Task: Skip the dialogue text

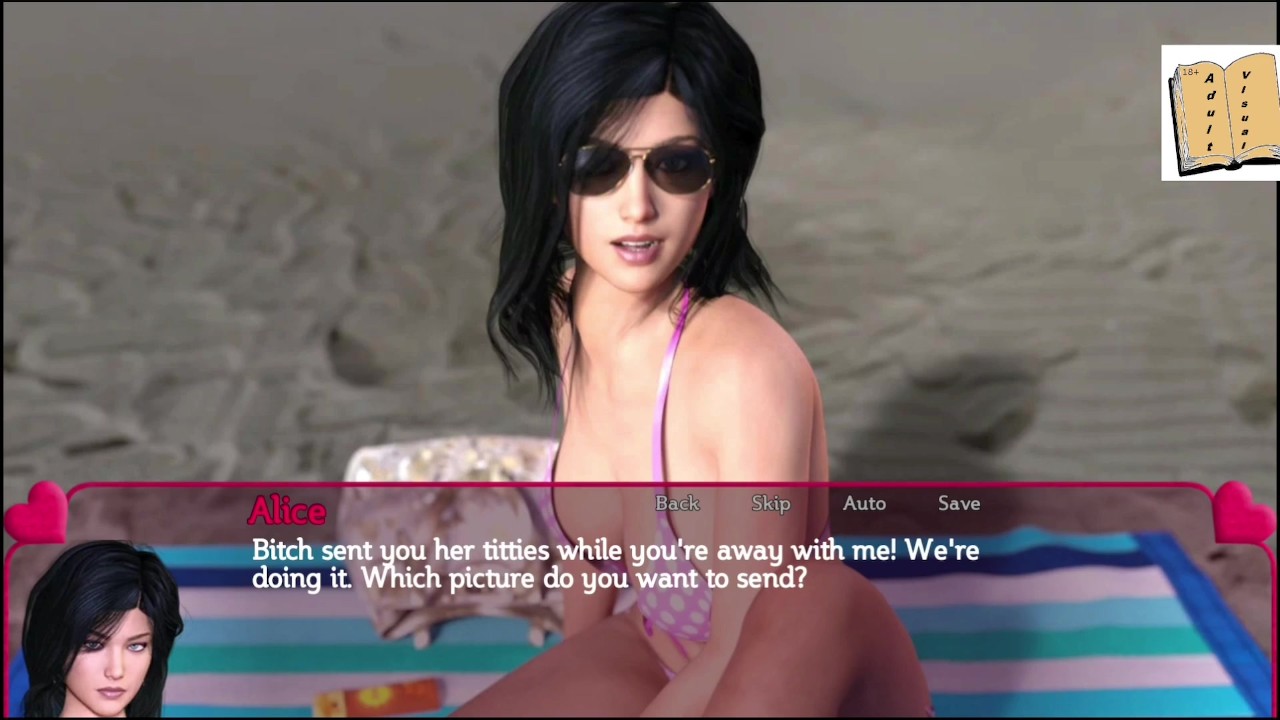Action: 771,504
